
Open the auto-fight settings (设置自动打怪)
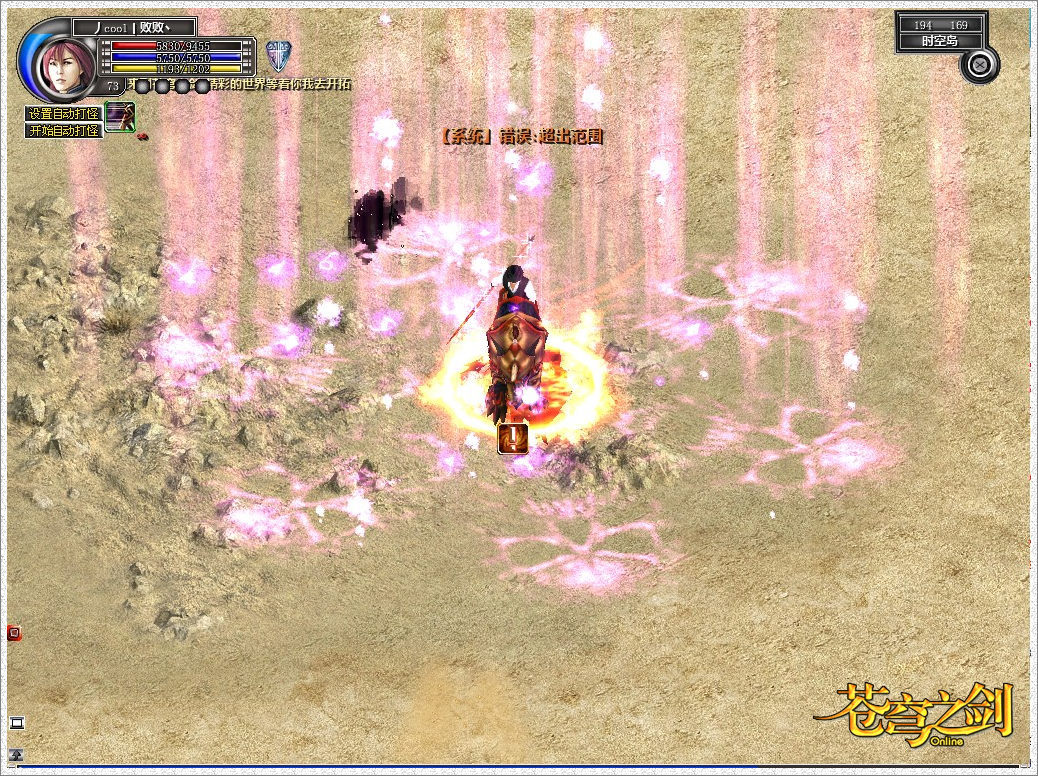pyautogui.click(x=63, y=114)
